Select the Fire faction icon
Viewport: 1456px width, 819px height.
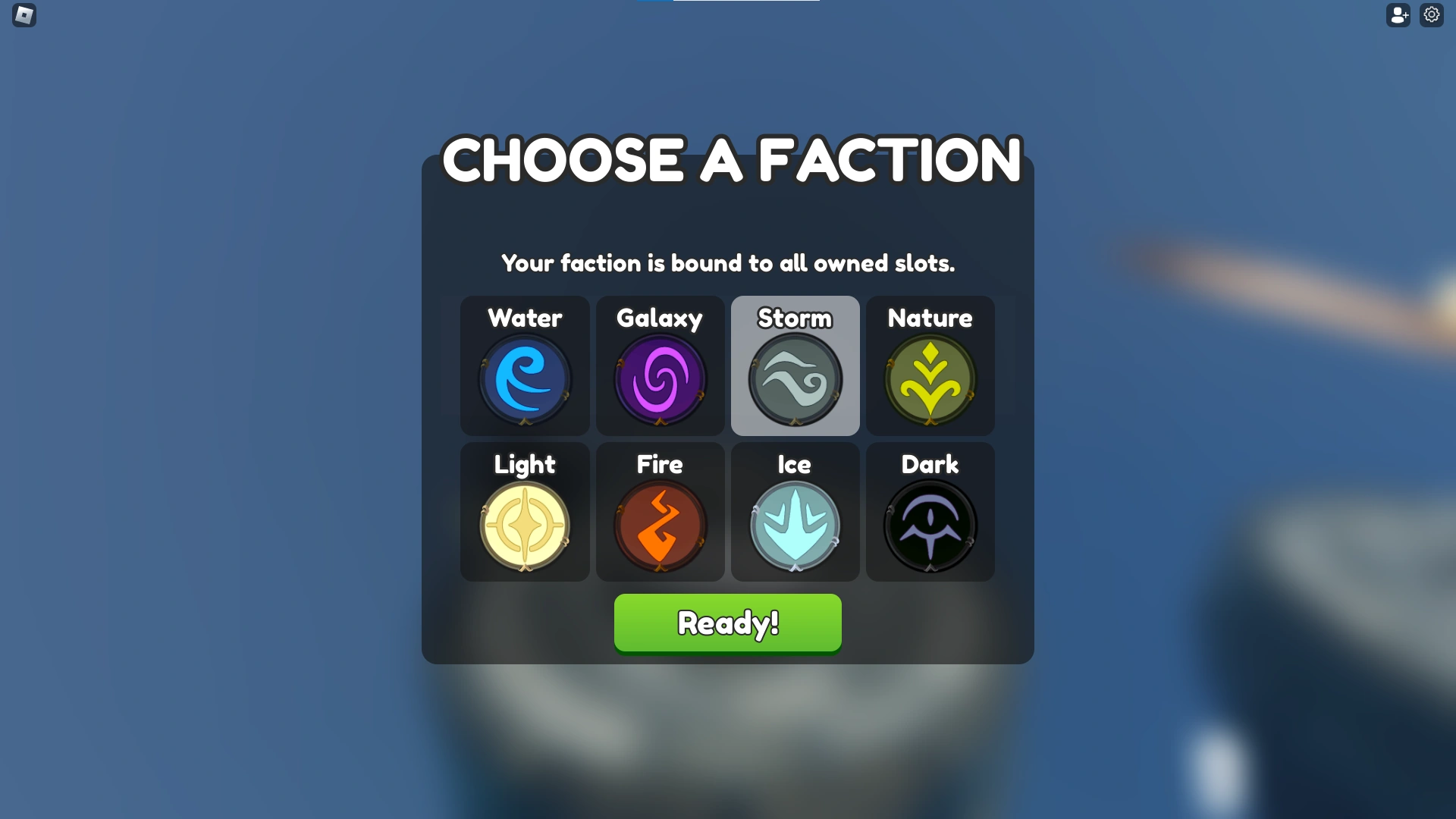pos(659,526)
